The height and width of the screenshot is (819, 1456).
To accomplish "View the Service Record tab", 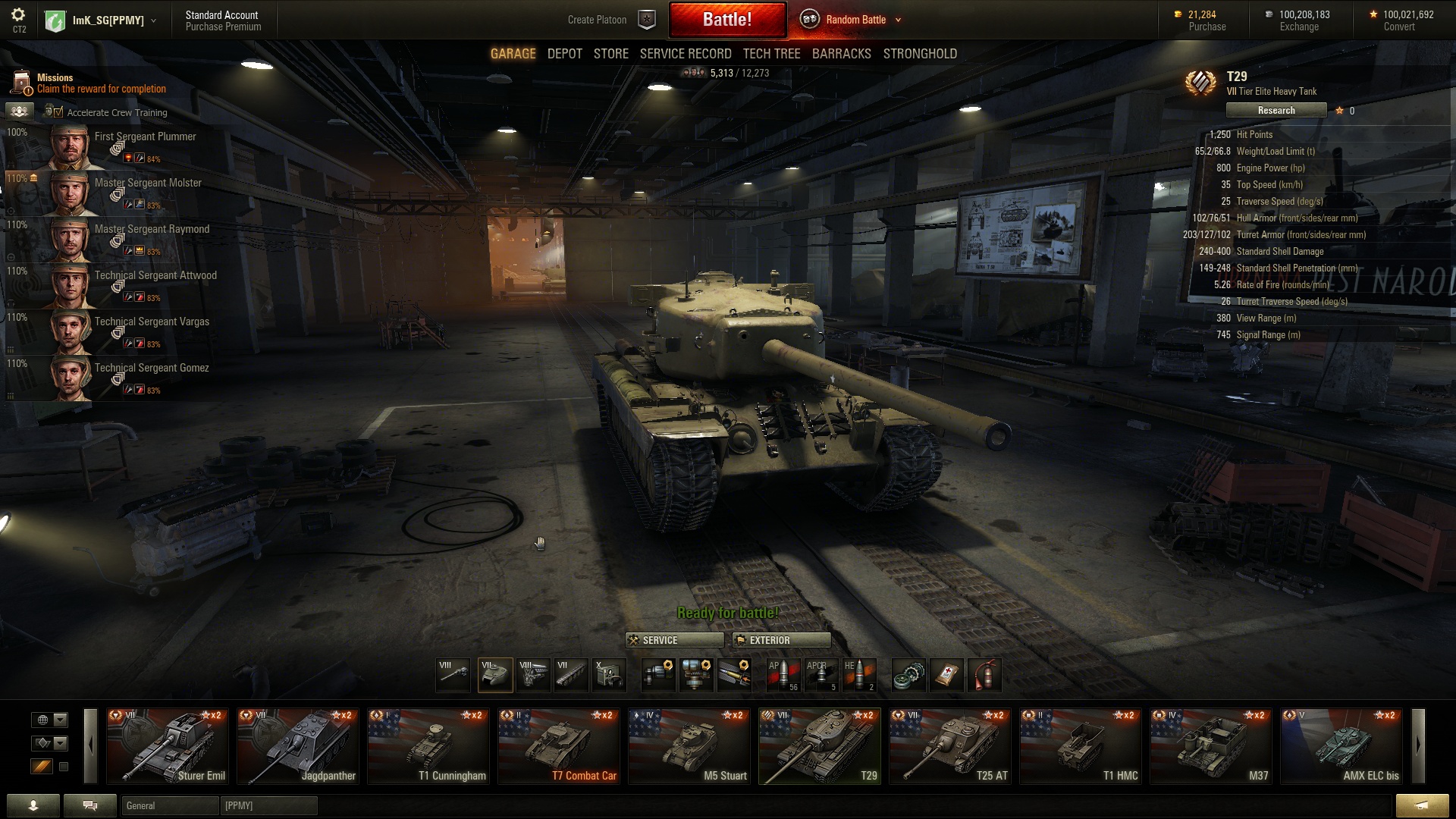I will [x=686, y=54].
